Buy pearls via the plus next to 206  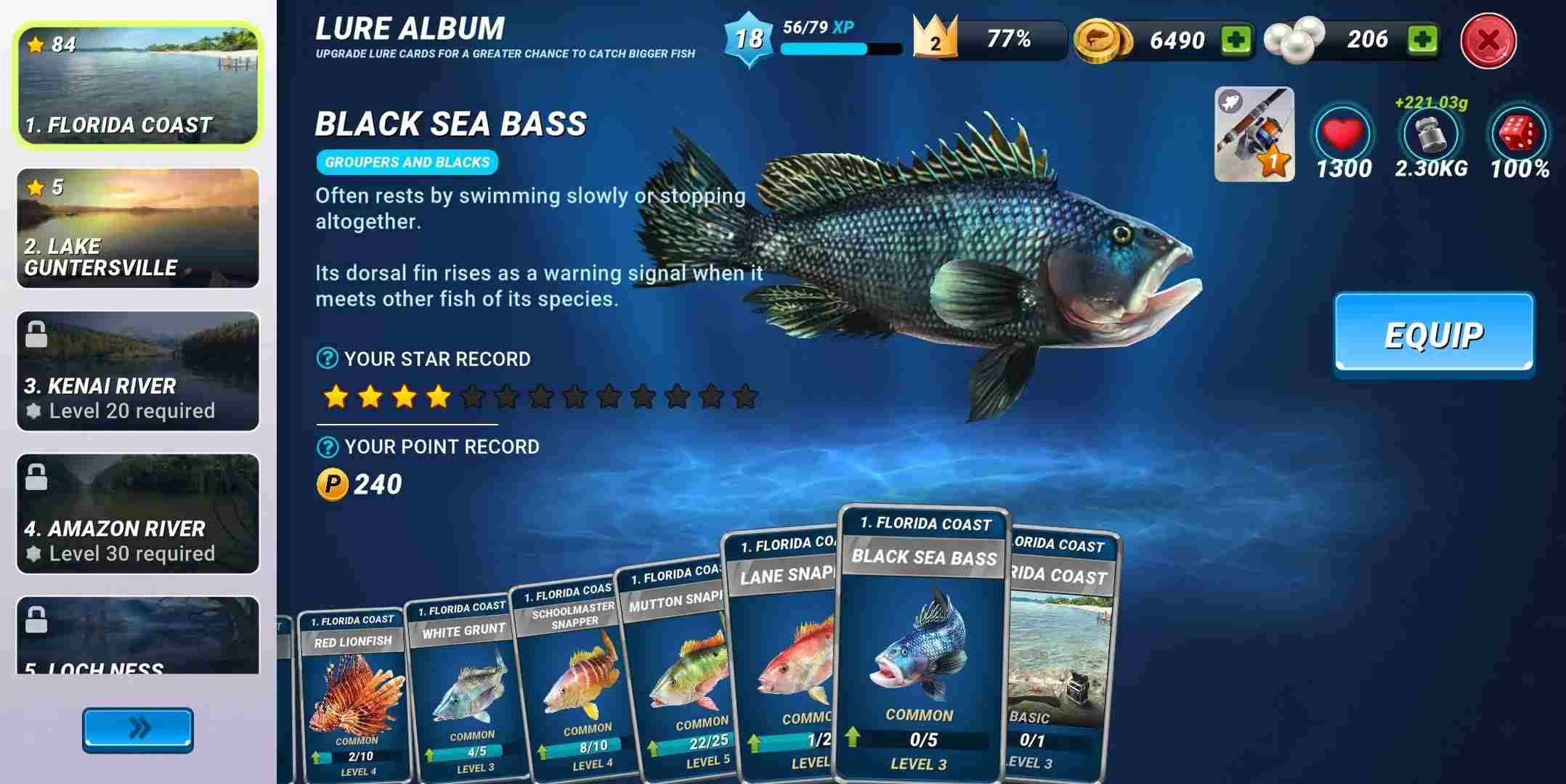click(1424, 40)
